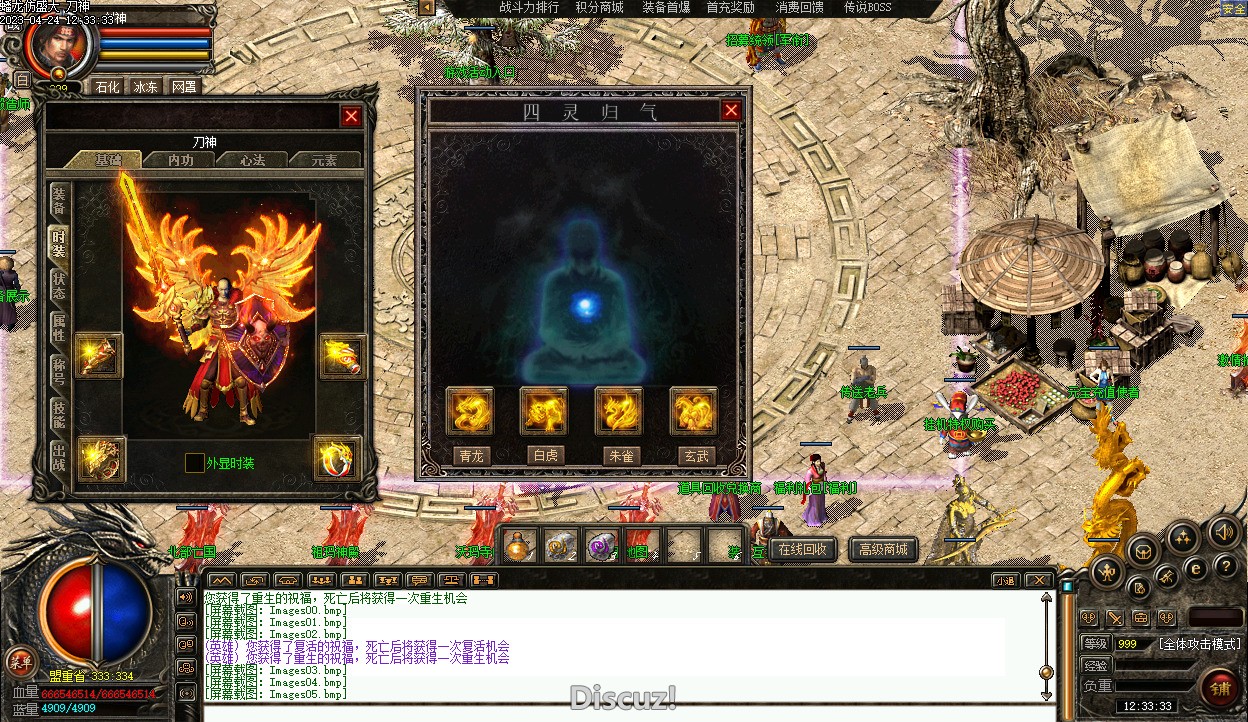Choose the 玄武 spirit icon
This screenshot has height=722, width=1248.
tap(694, 411)
